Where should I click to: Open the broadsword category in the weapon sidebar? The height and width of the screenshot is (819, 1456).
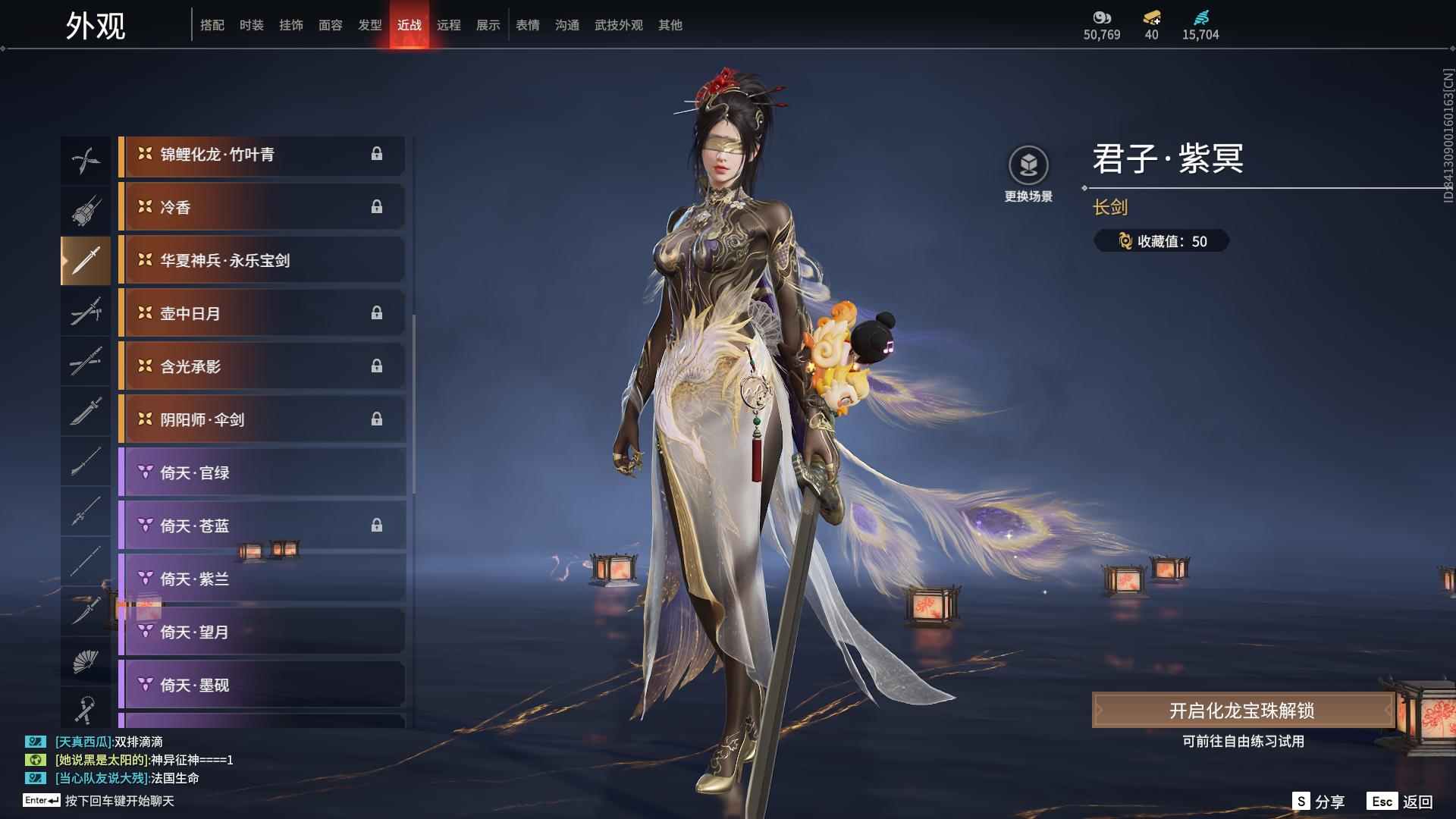86,413
